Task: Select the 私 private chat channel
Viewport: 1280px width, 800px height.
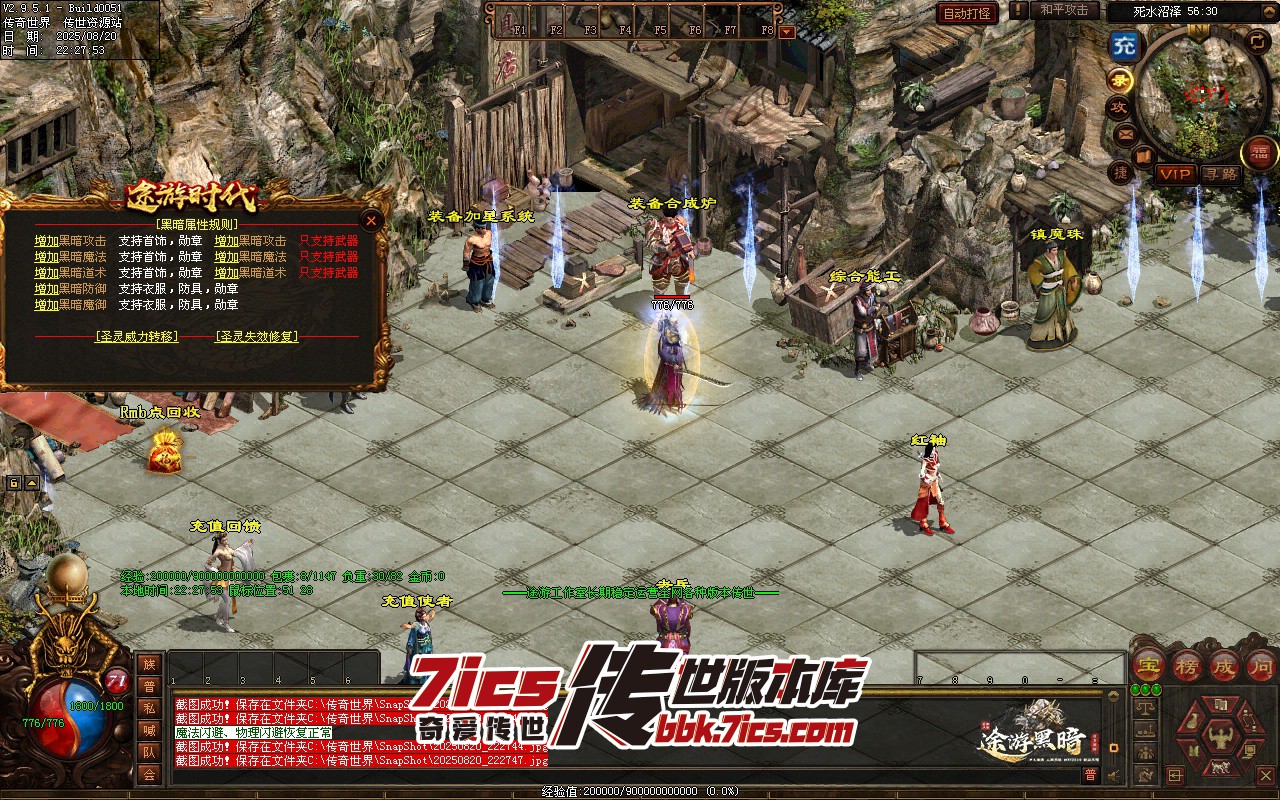Action: click(149, 708)
